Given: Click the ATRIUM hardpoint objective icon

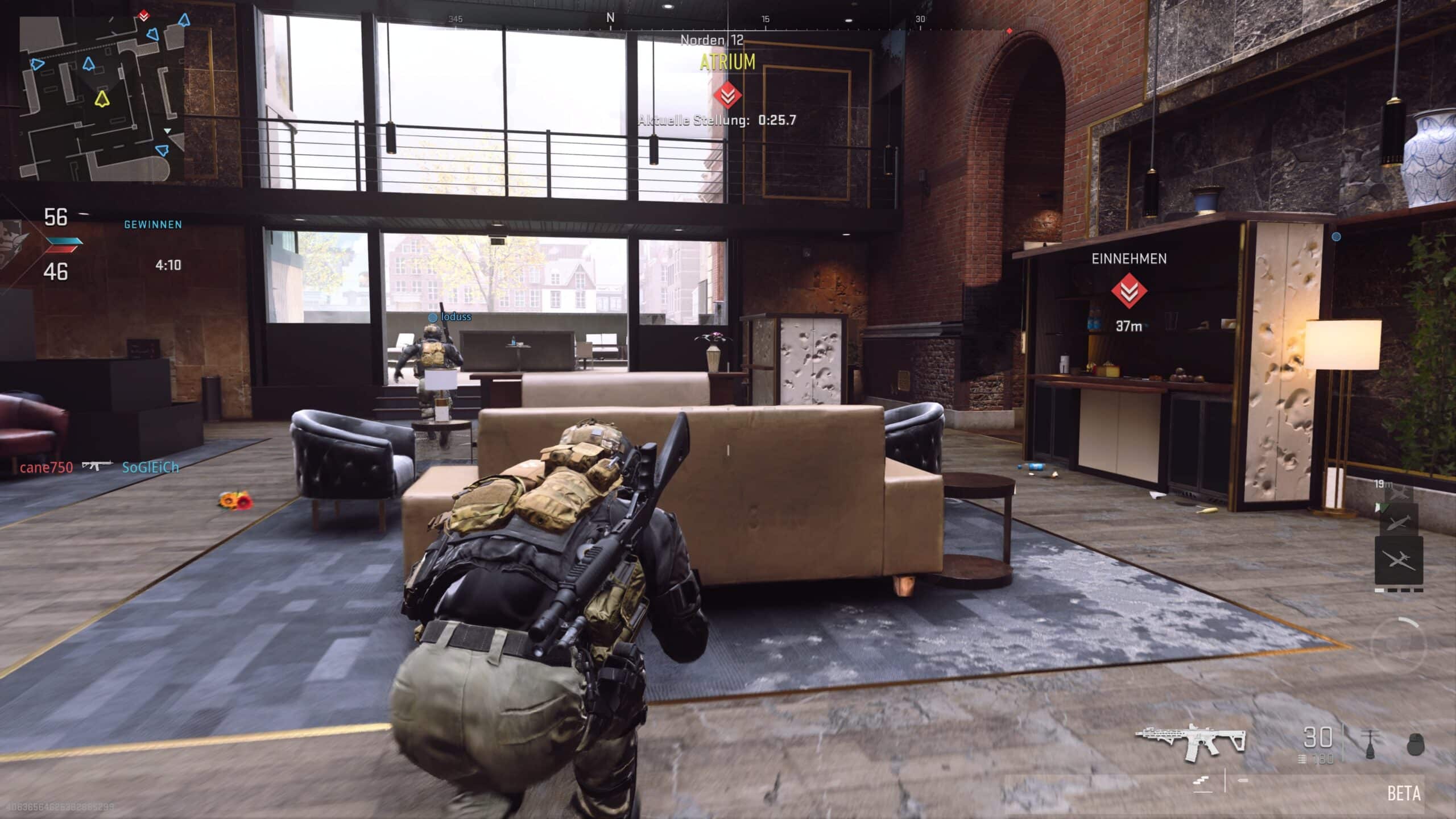Looking at the screenshot, I should coord(727,94).
